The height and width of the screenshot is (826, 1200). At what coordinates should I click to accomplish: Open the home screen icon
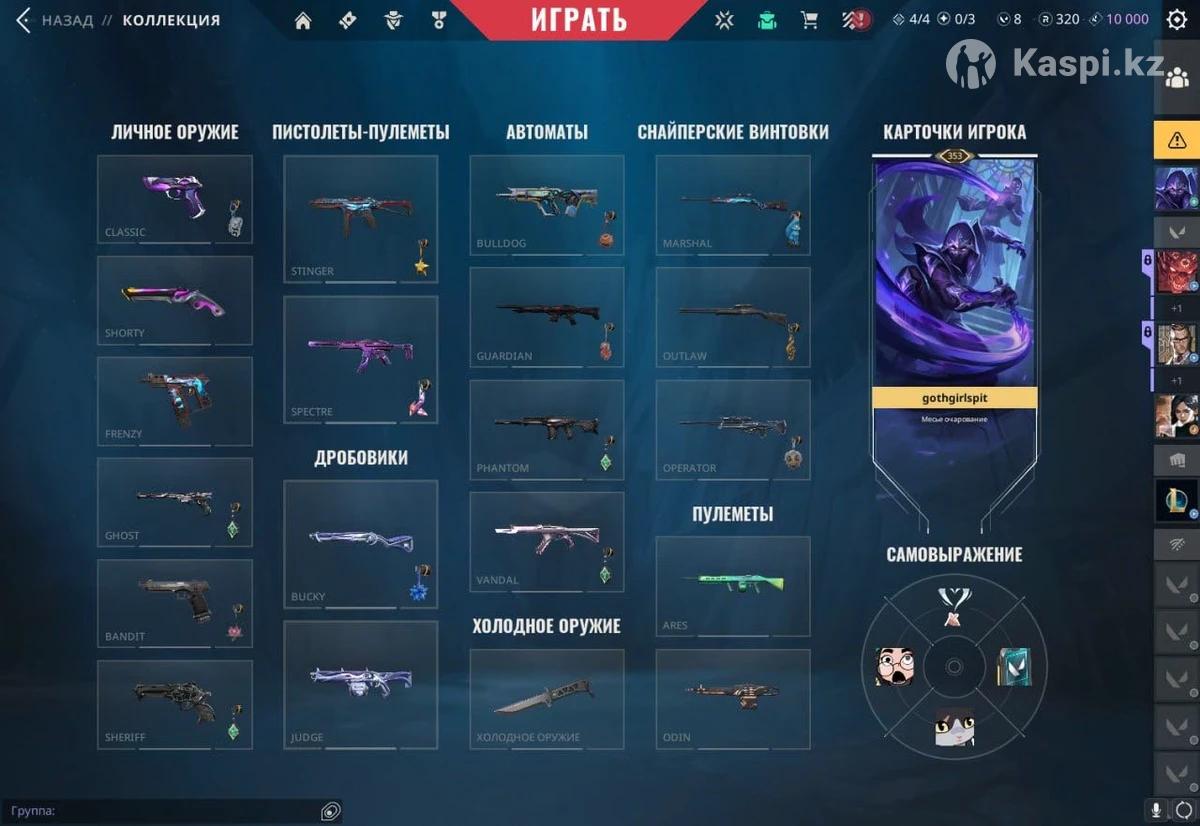tap(303, 20)
